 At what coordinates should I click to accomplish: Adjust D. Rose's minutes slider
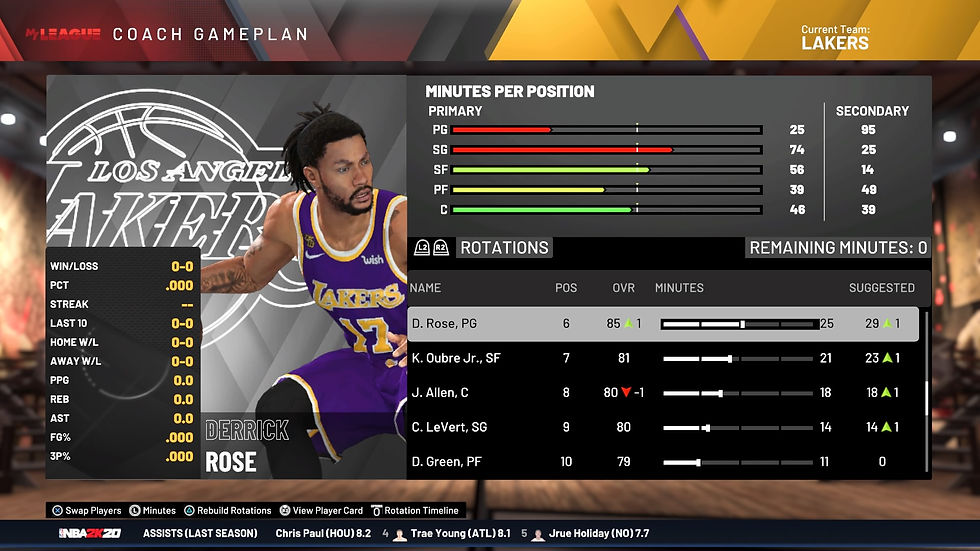pyautogui.click(x=738, y=324)
